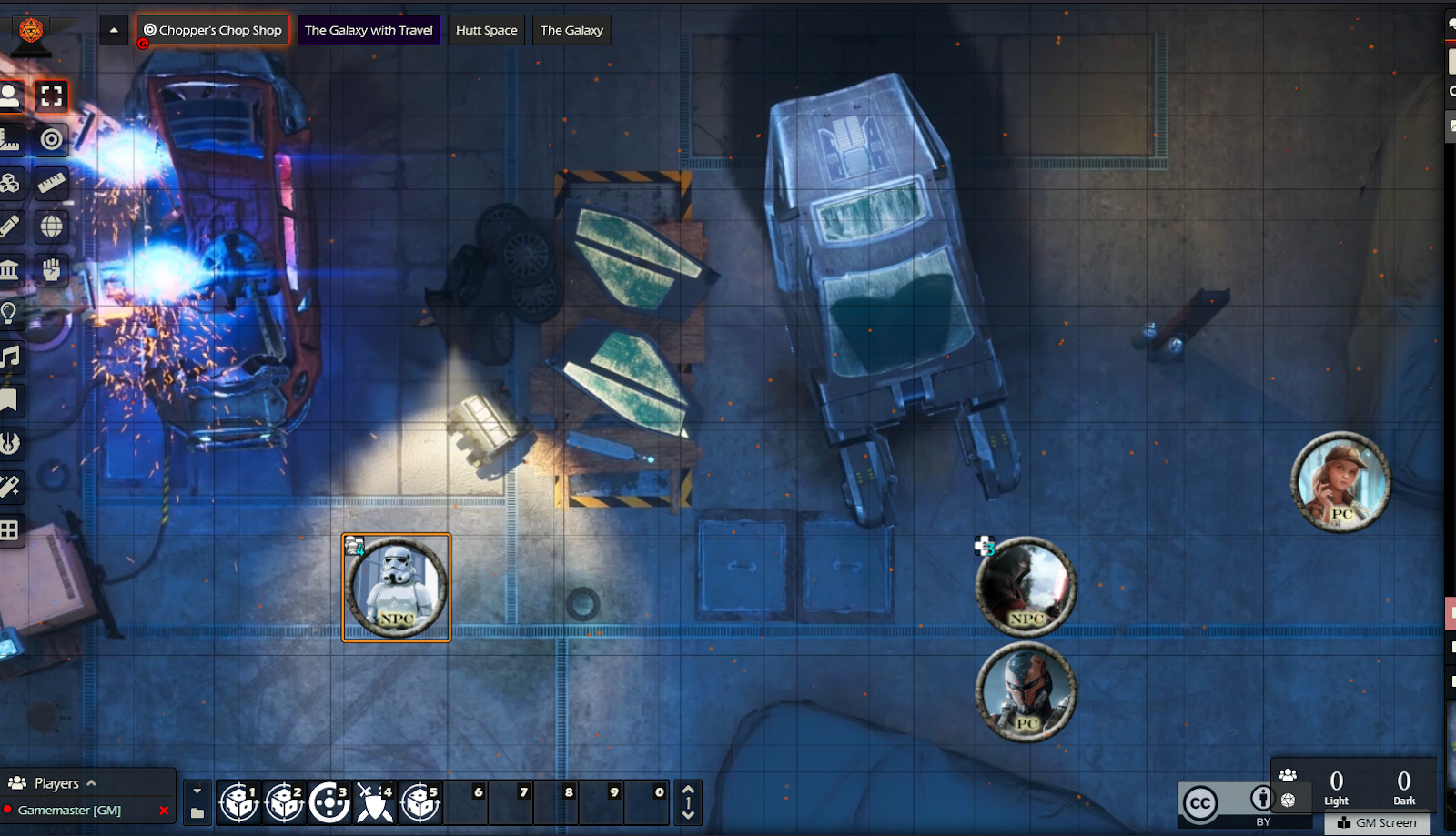Activate the crosshair macro in slot 3
1456x836 pixels.
coord(329,802)
